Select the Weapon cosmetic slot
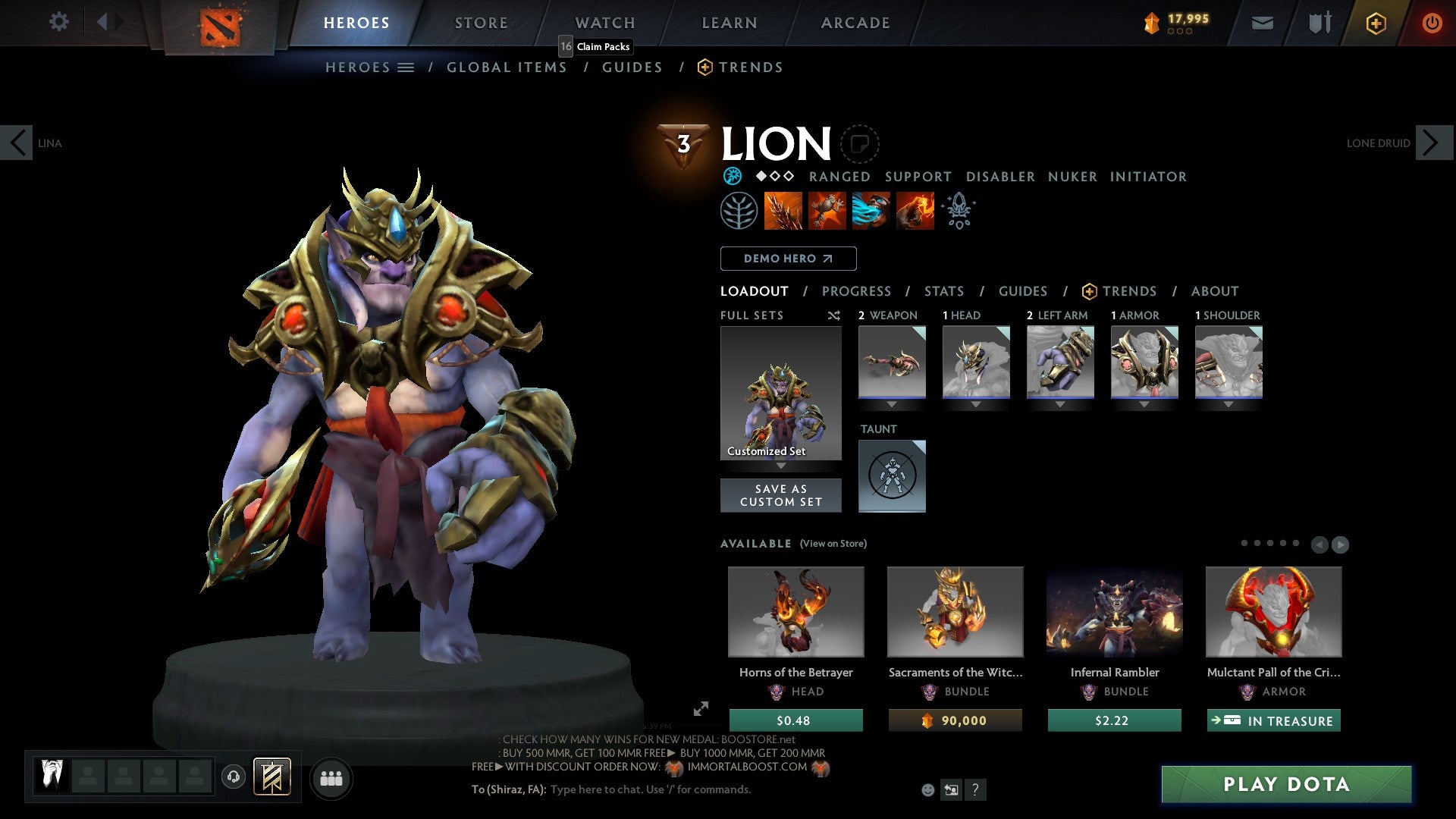Viewport: 1456px width, 819px height. (x=892, y=362)
